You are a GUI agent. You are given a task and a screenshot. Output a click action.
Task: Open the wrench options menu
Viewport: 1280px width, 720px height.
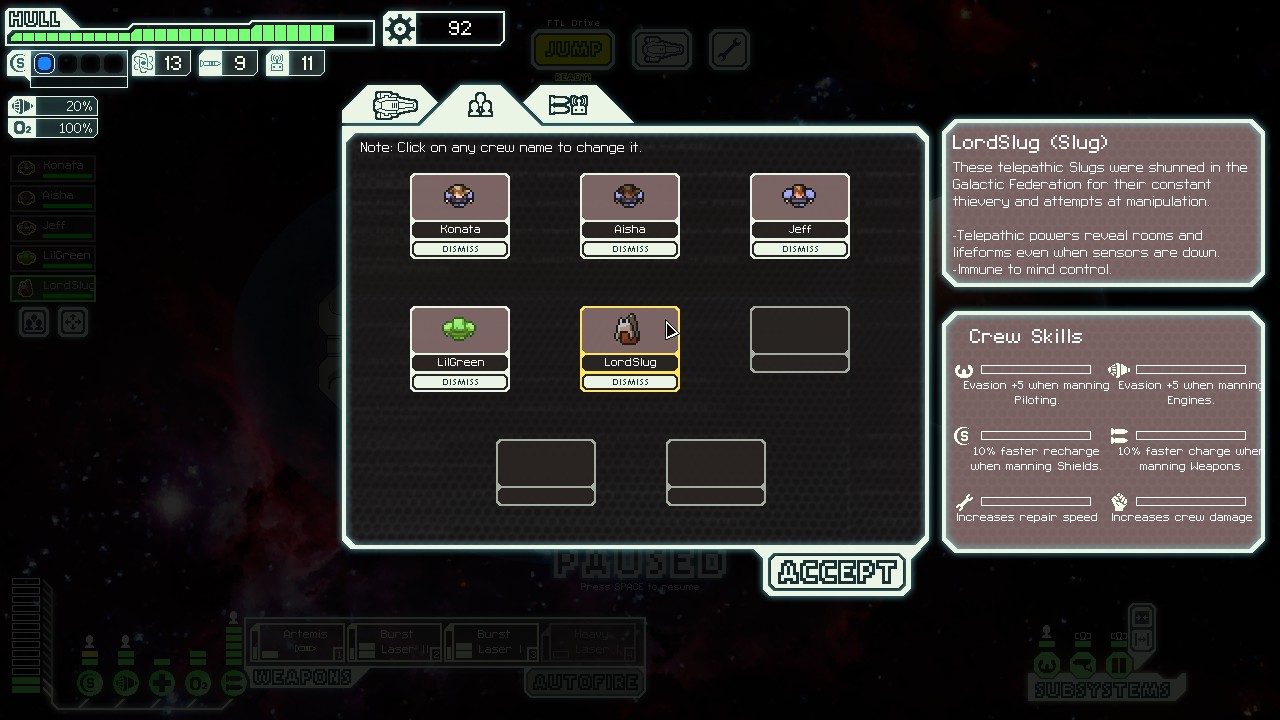pos(729,49)
